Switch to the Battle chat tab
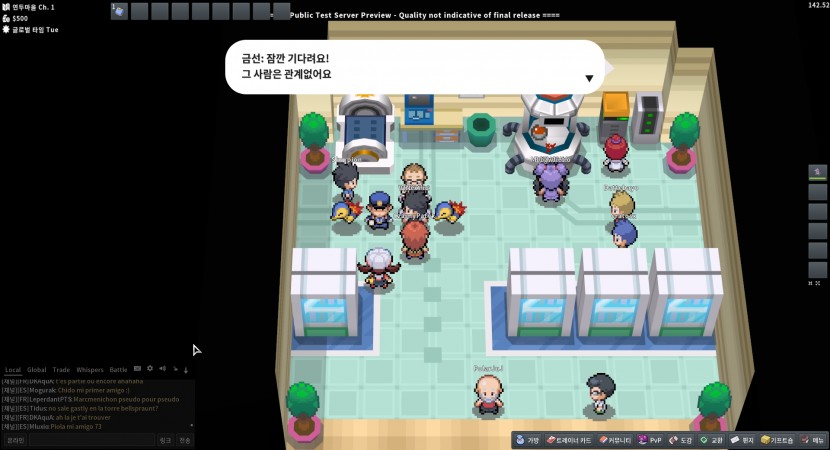 [119, 370]
